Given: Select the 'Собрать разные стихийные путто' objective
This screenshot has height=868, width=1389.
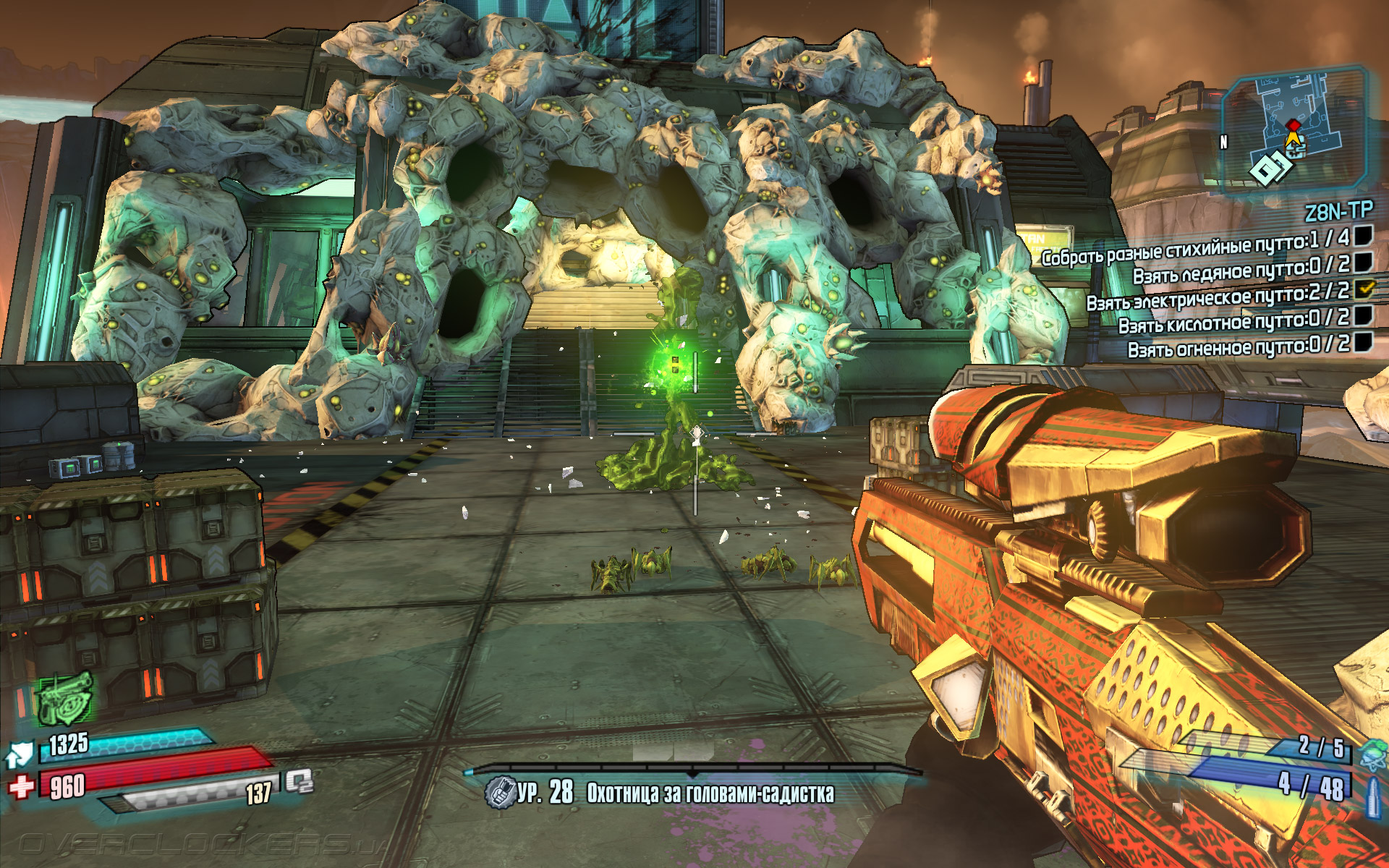Looking at the screenshot, I should click(1194, 247).
